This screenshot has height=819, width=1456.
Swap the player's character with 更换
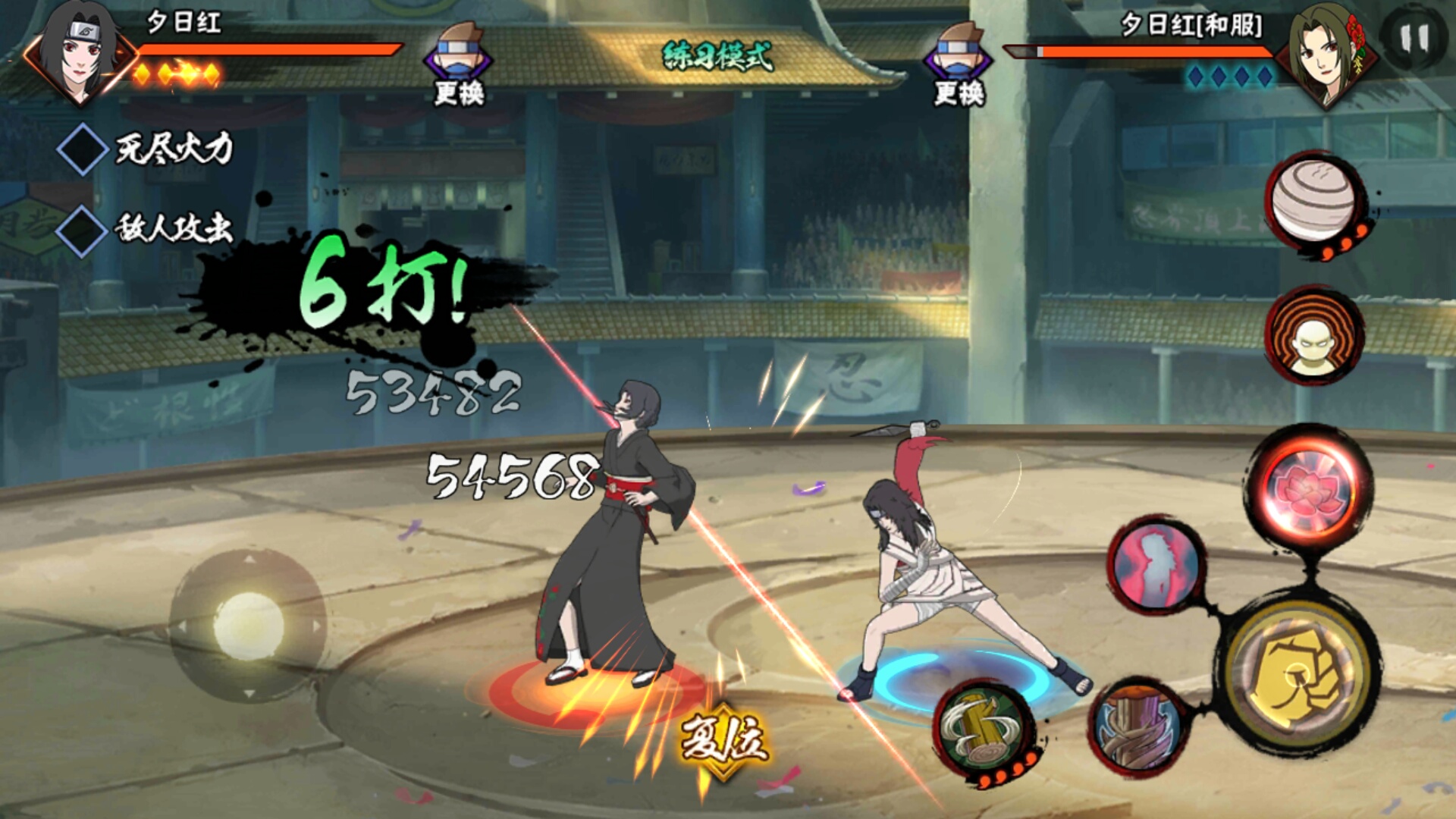click(459, 64)
